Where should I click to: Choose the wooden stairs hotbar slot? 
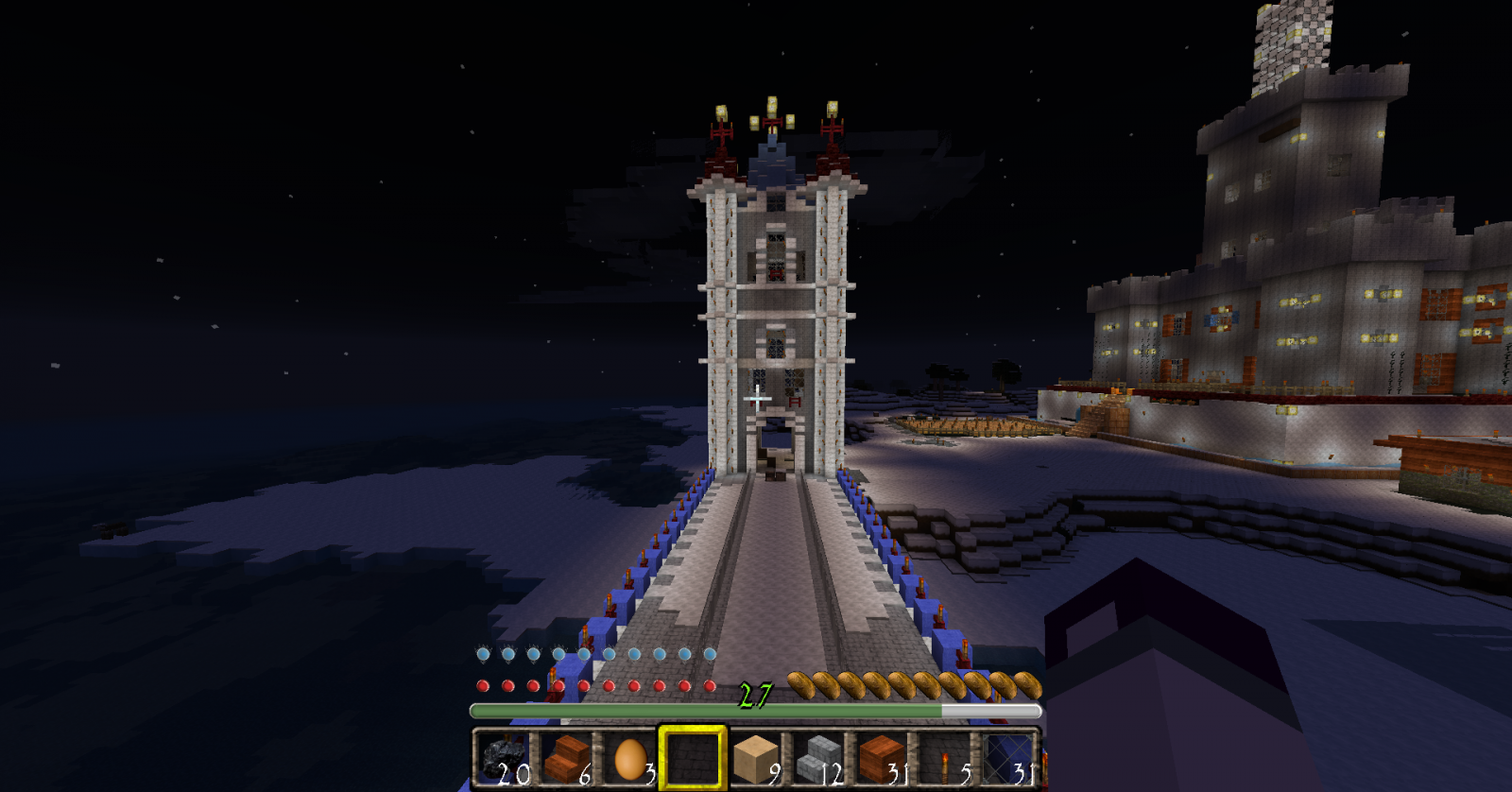(x=566, y=758)
